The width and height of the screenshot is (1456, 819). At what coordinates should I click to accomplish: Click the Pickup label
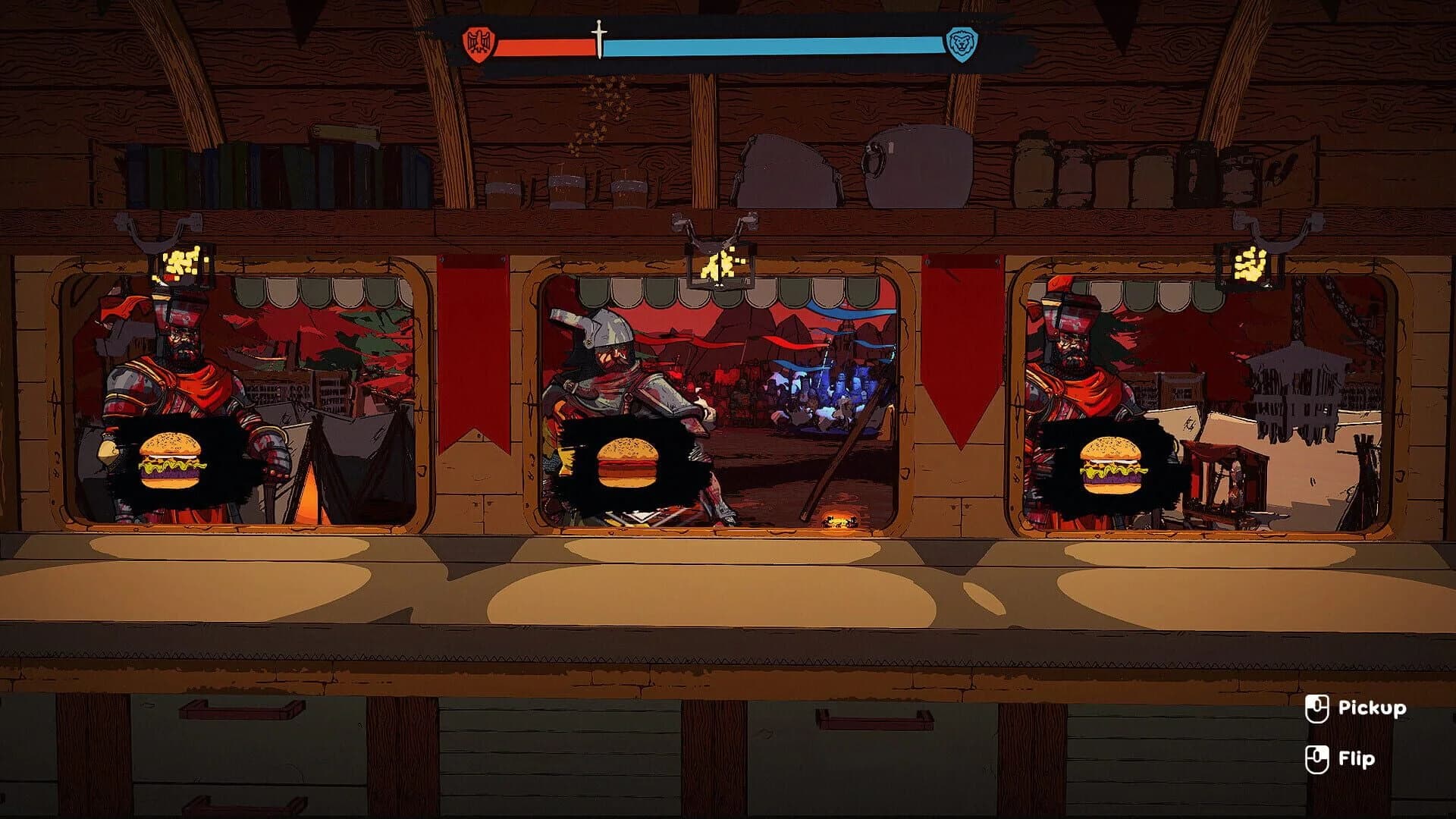(1374, 709)
